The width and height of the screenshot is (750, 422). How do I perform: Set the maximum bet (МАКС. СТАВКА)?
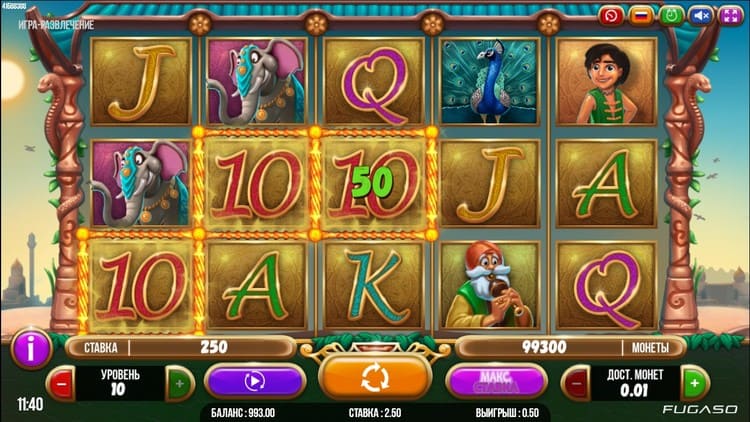[496, 381]
